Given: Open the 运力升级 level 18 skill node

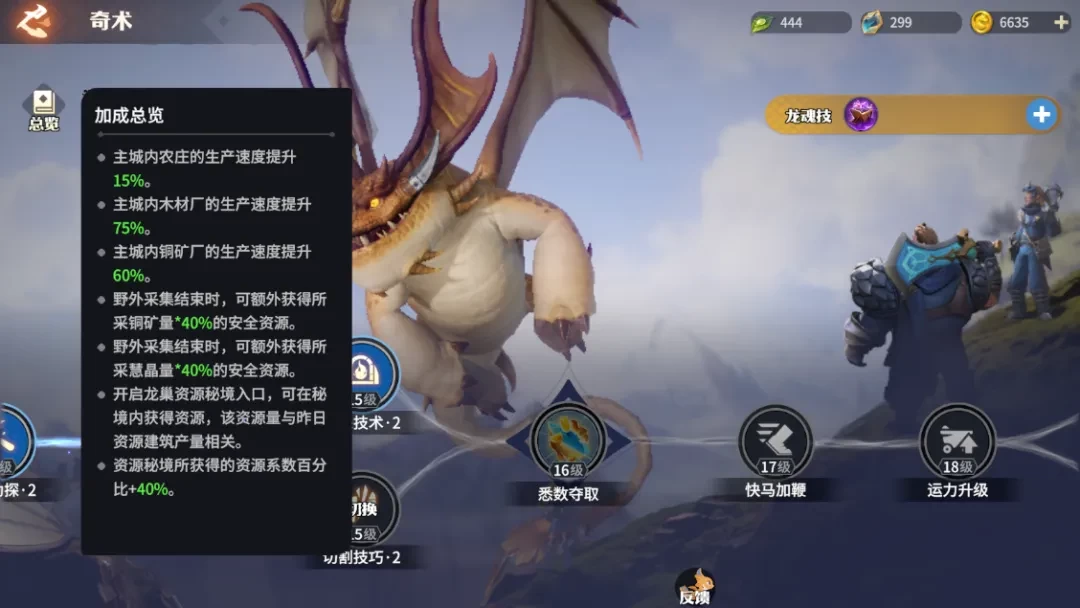Looking at the screenshot, I should (x=957, y=441).
